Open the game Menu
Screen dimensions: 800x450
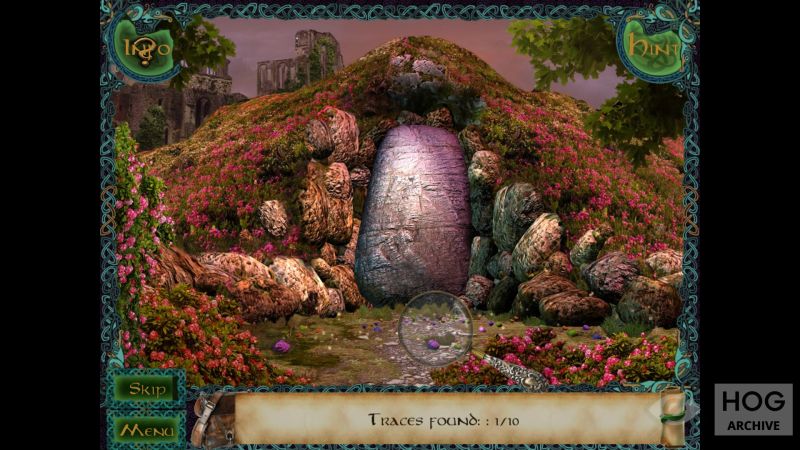(146, 429)
